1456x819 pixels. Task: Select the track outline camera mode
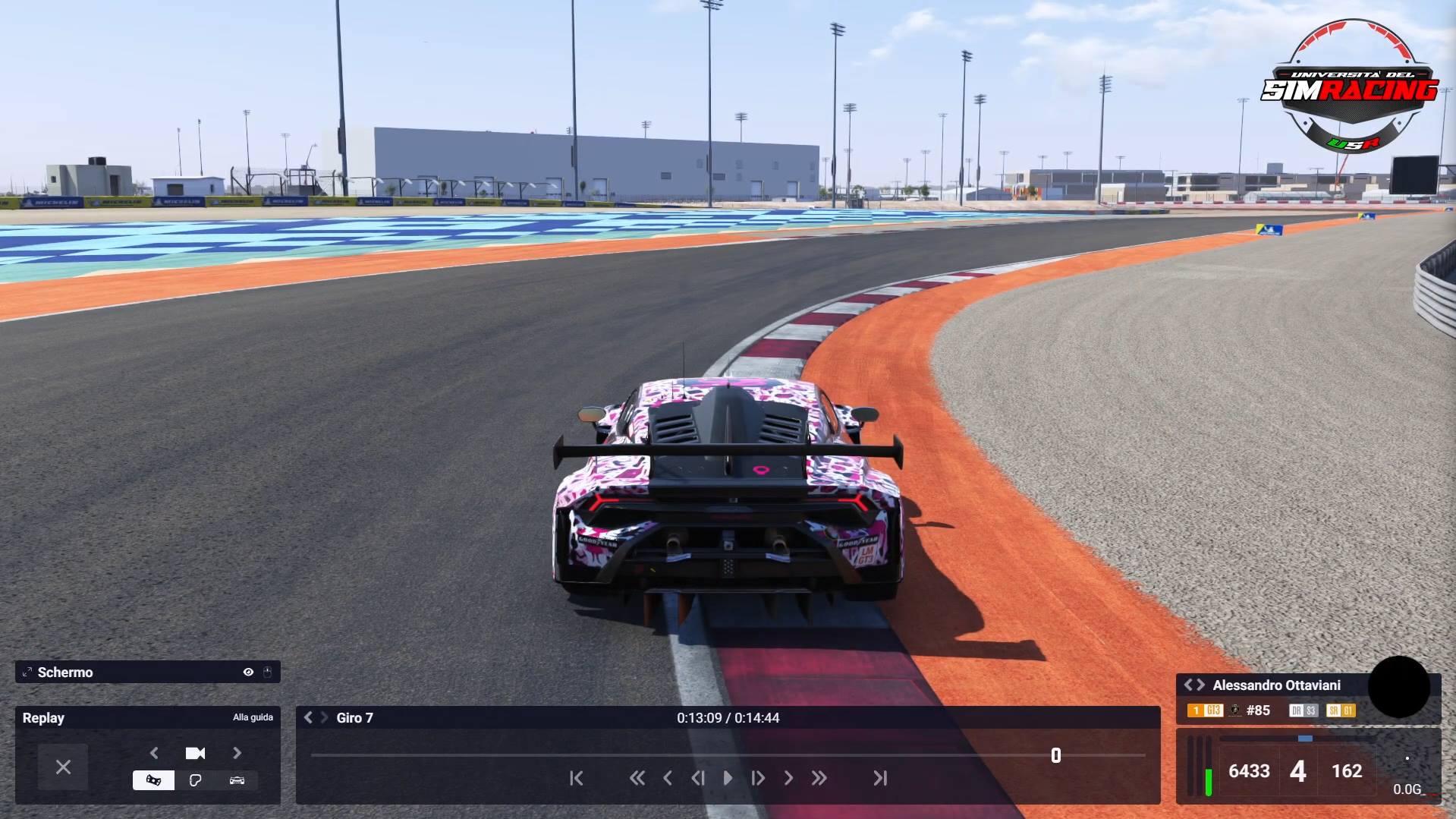[x=195, y=780]
